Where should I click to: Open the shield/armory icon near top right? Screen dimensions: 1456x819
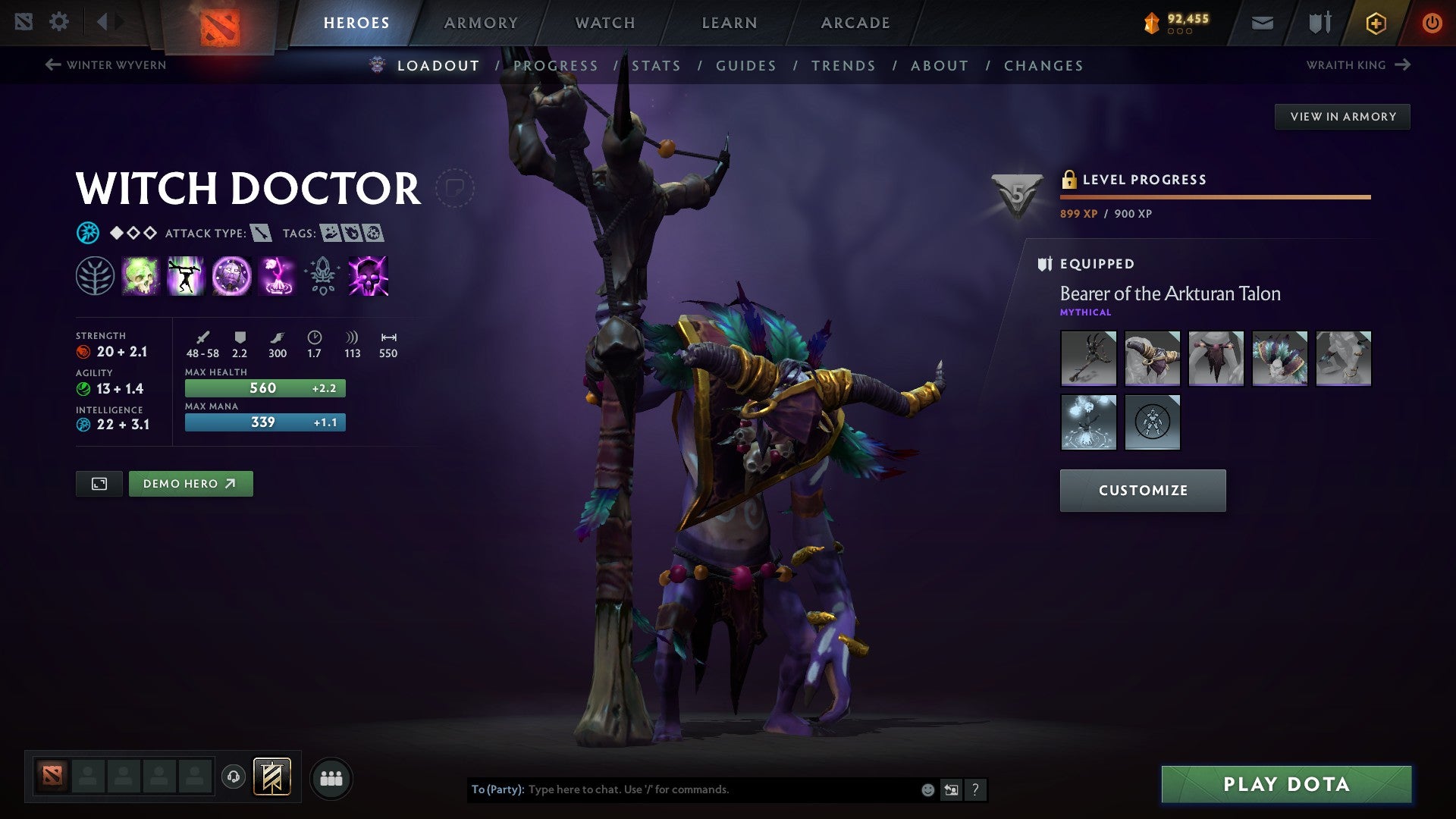coord(1318,23)
